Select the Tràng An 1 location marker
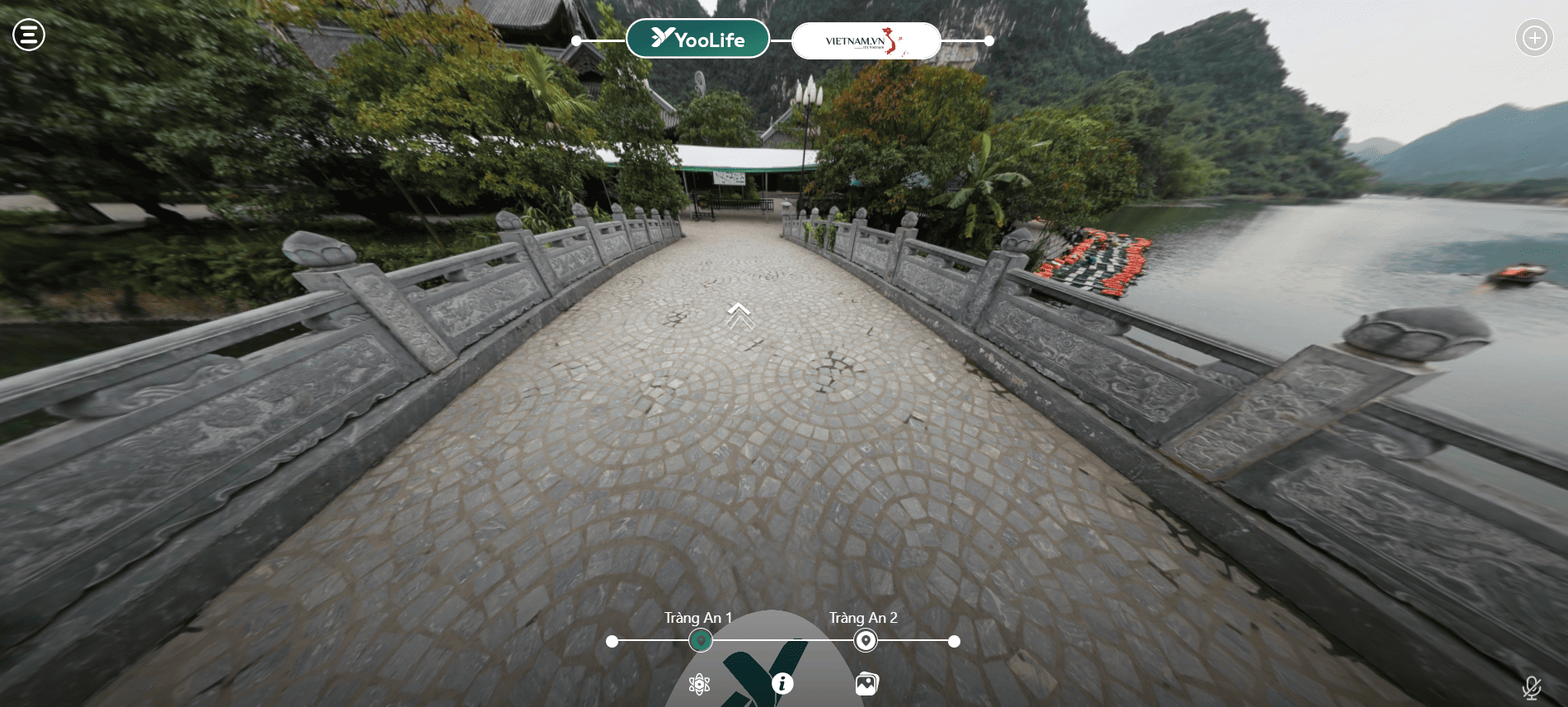This screenshot has width=1568, height=707. (701, 640)
